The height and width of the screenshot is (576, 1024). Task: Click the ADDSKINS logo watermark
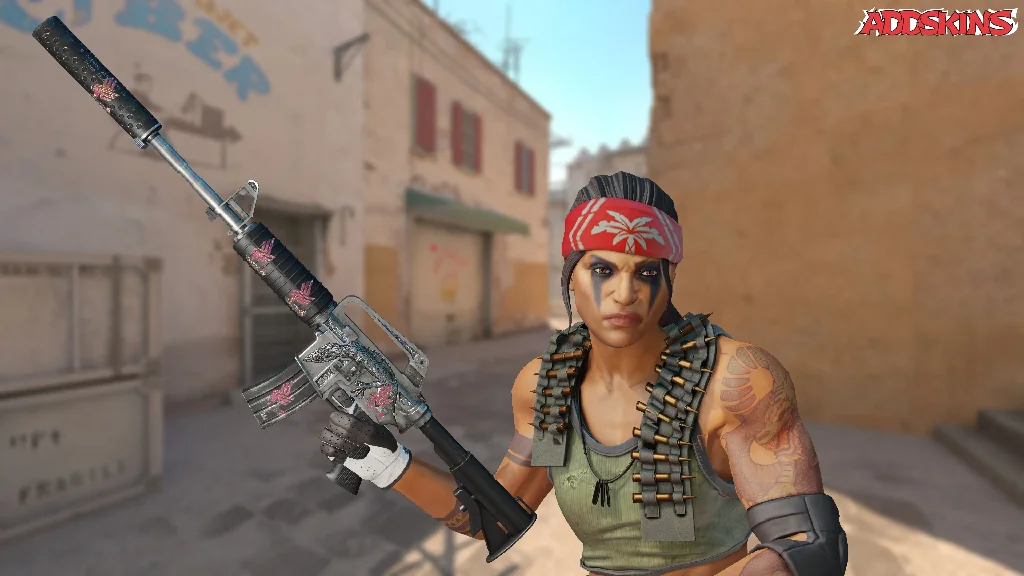937,23
